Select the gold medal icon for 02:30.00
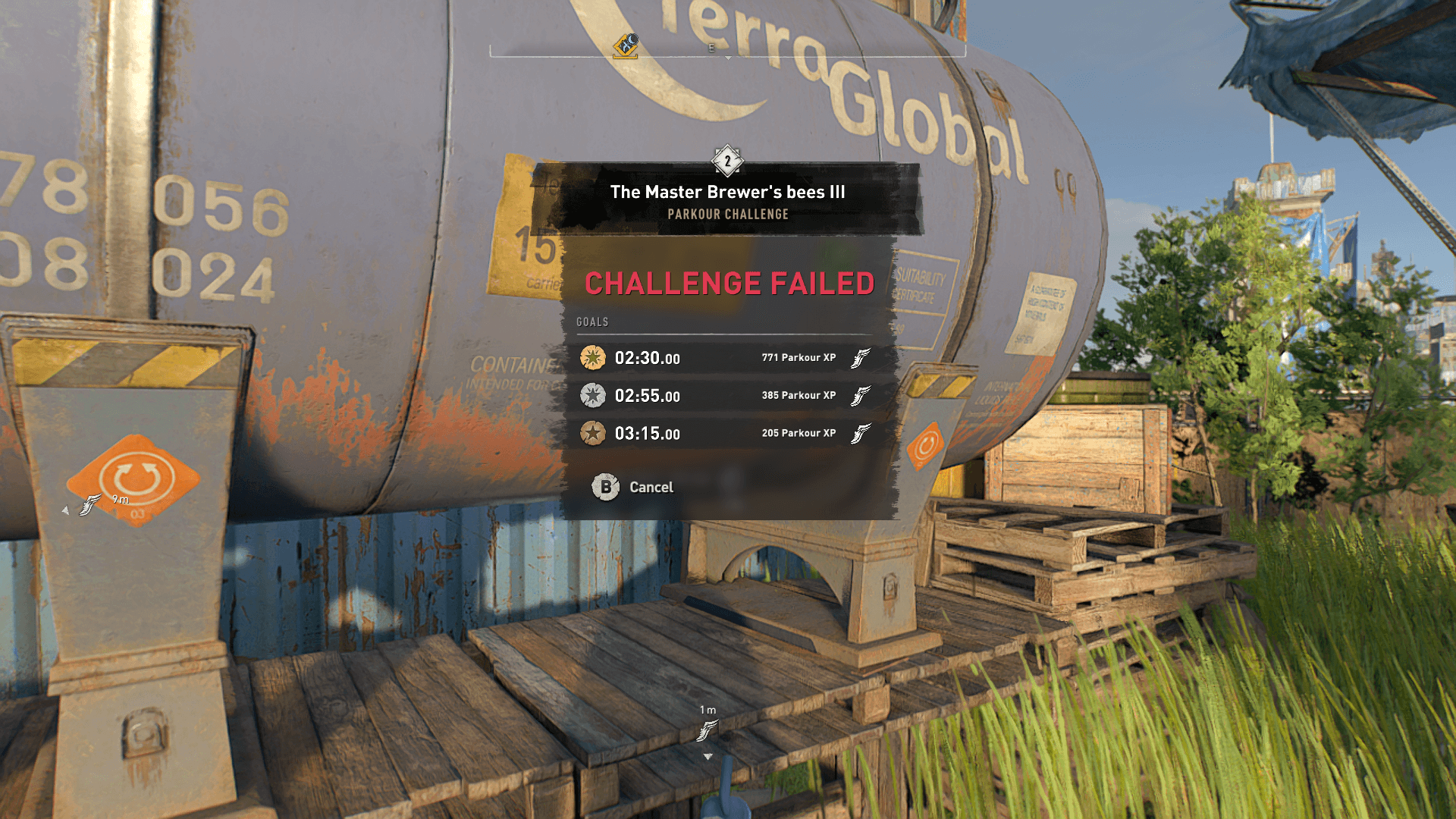This screenshot has width=1456, height=819. coord(595,357)
